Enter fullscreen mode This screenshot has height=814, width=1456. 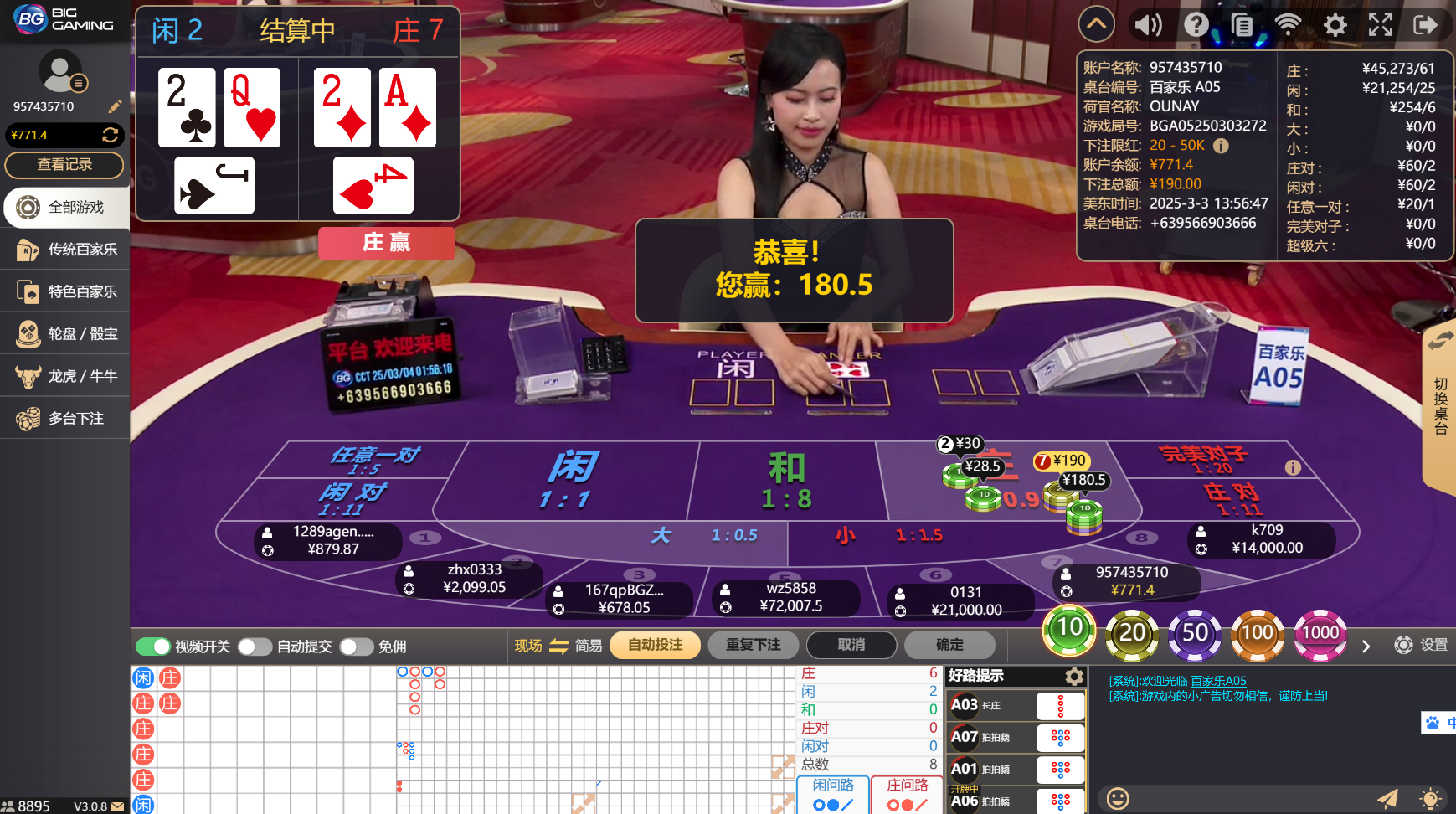[x=1380, y=24]
